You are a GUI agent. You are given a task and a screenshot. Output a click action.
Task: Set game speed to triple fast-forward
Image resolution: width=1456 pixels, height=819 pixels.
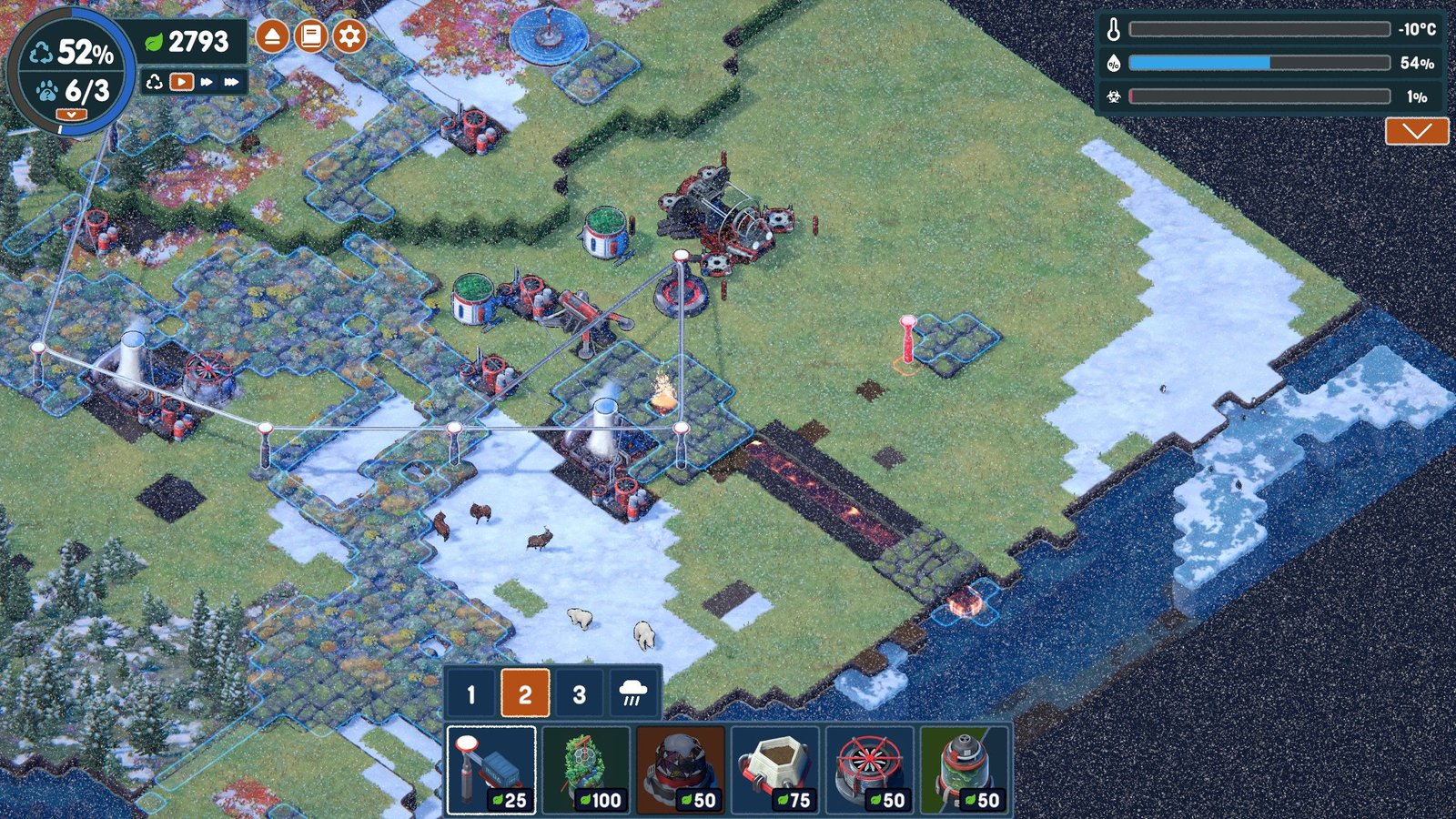[x=232, y=82]
